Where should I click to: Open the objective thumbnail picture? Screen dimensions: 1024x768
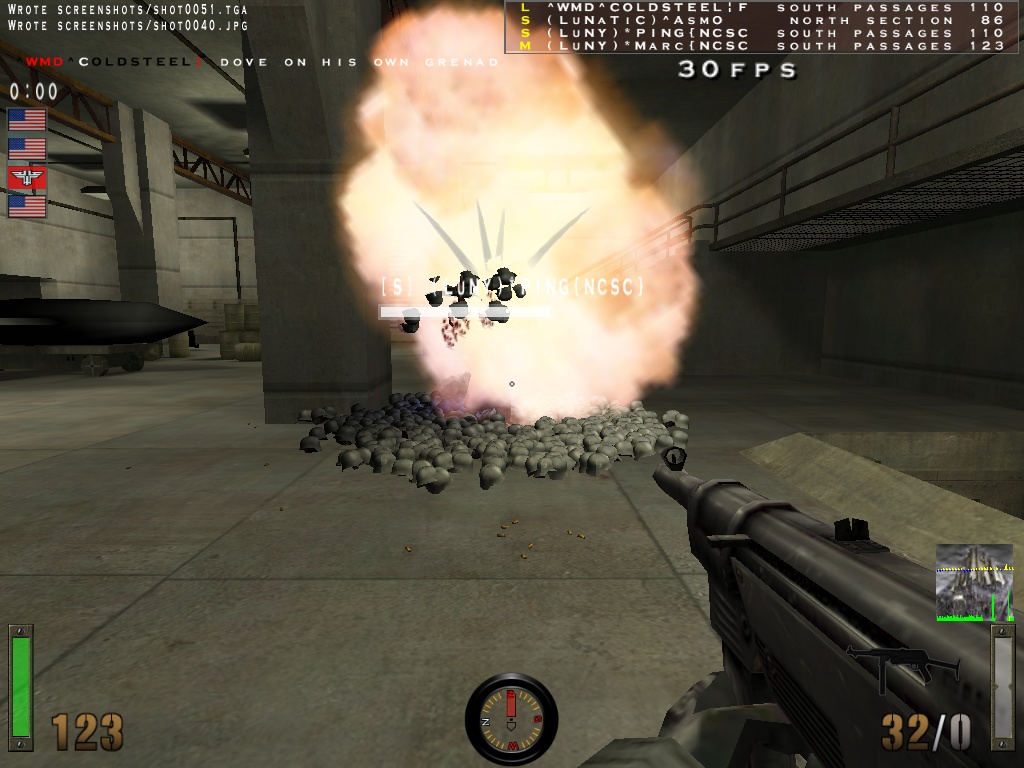pyautogui.click(x=974, y=583)
